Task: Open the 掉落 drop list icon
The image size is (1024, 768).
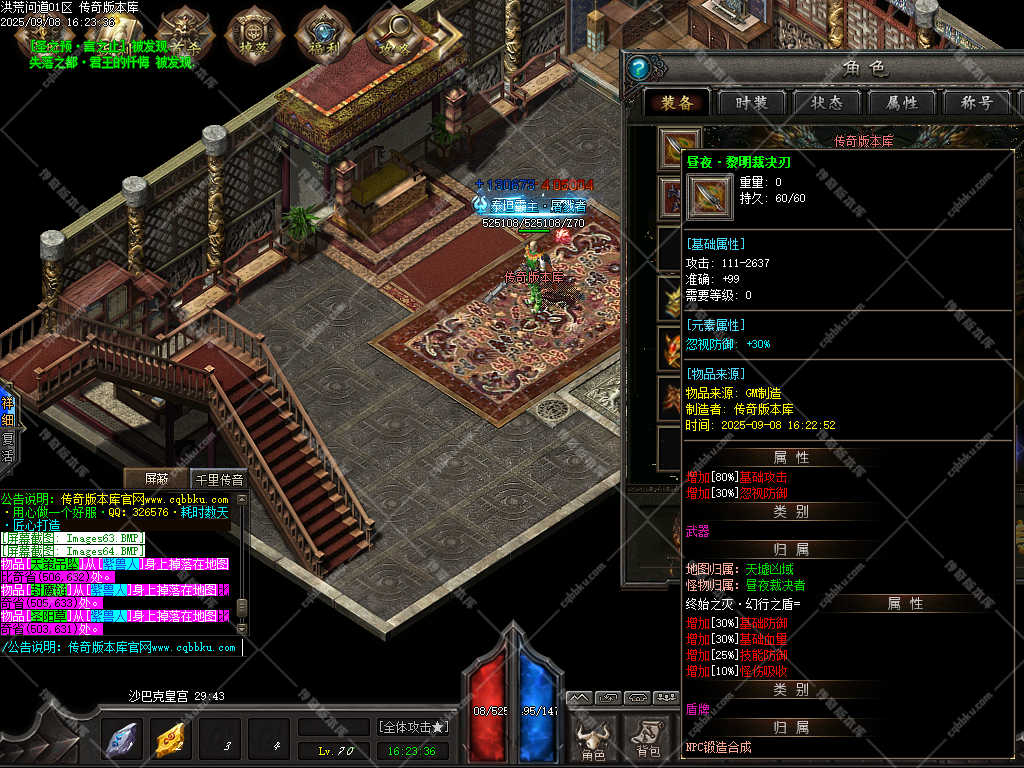Action: point(250,35)
